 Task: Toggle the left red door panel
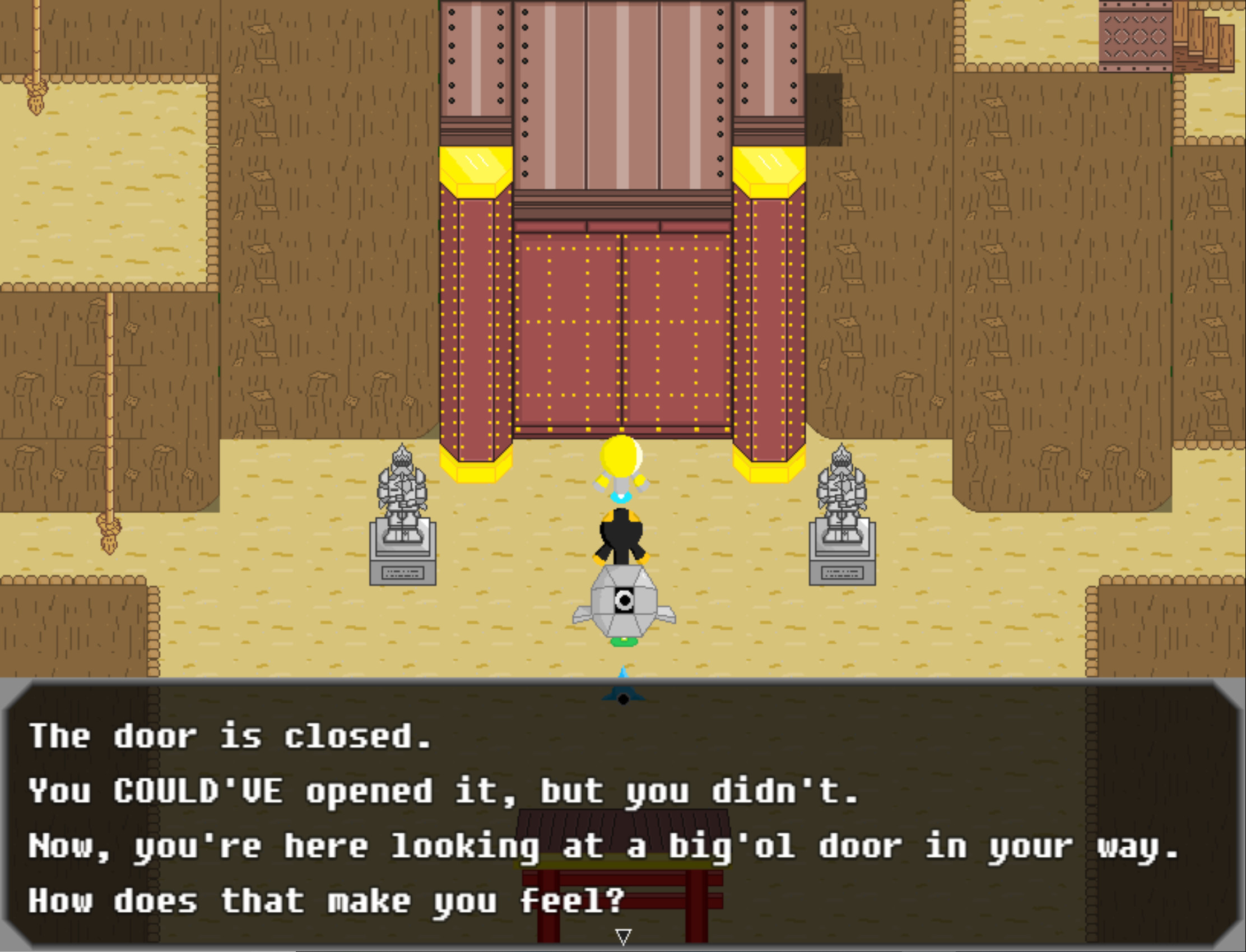(x=566, y=340)
